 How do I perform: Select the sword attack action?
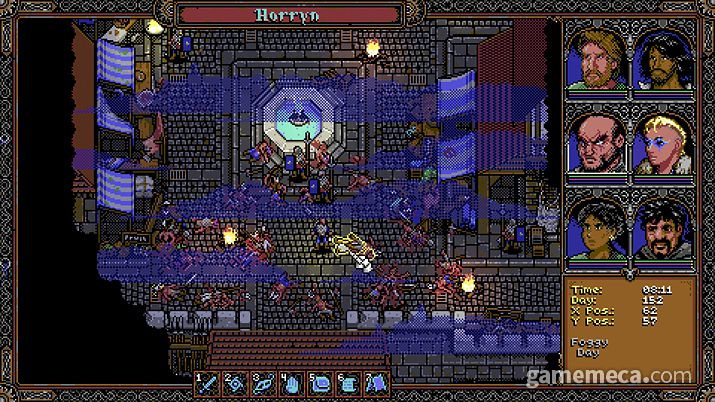tap(208, 383)
